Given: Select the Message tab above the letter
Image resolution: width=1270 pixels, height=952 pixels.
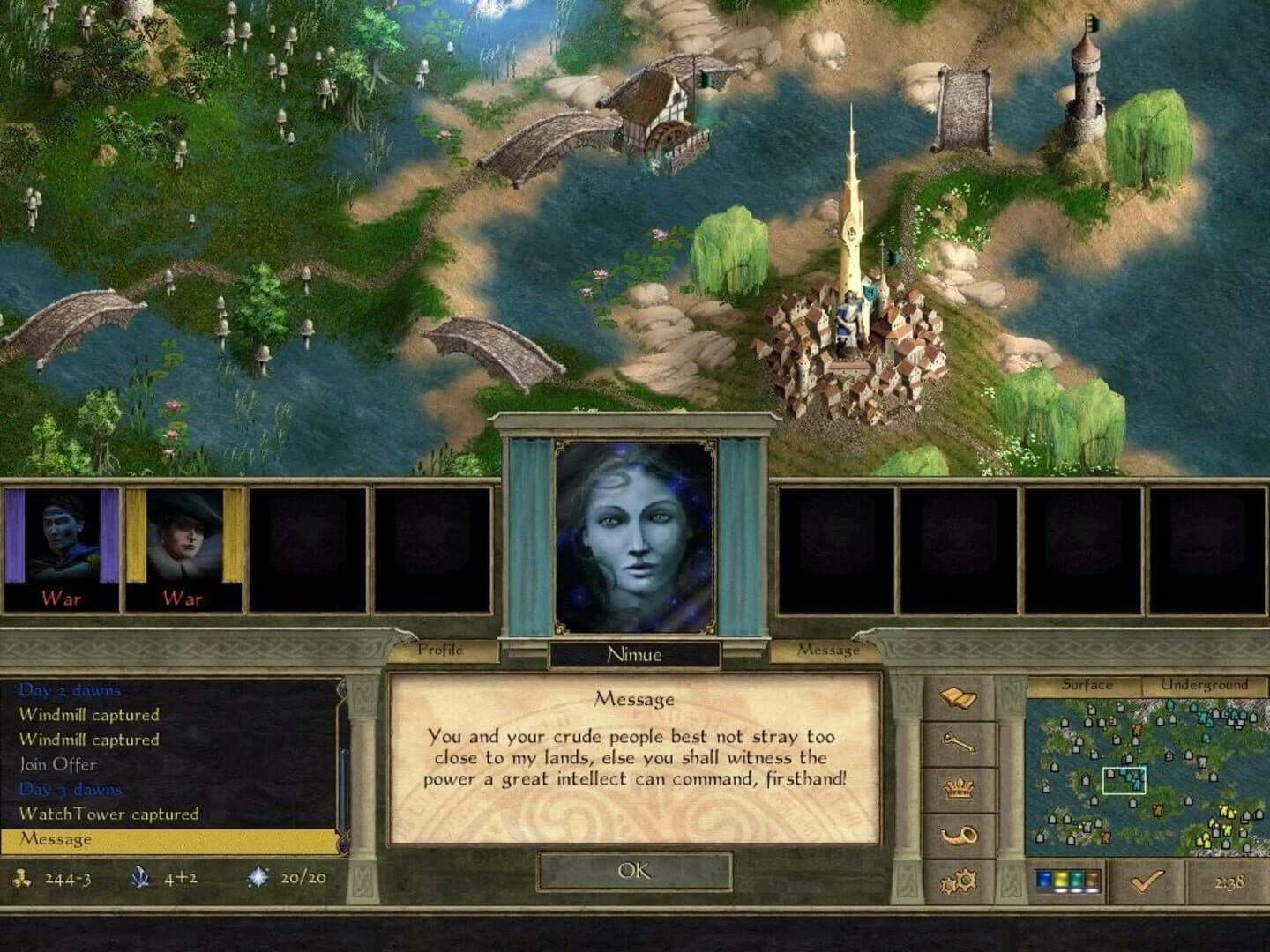Looking at the screenshot, I should pyautogui.click(x=829, y=650).
